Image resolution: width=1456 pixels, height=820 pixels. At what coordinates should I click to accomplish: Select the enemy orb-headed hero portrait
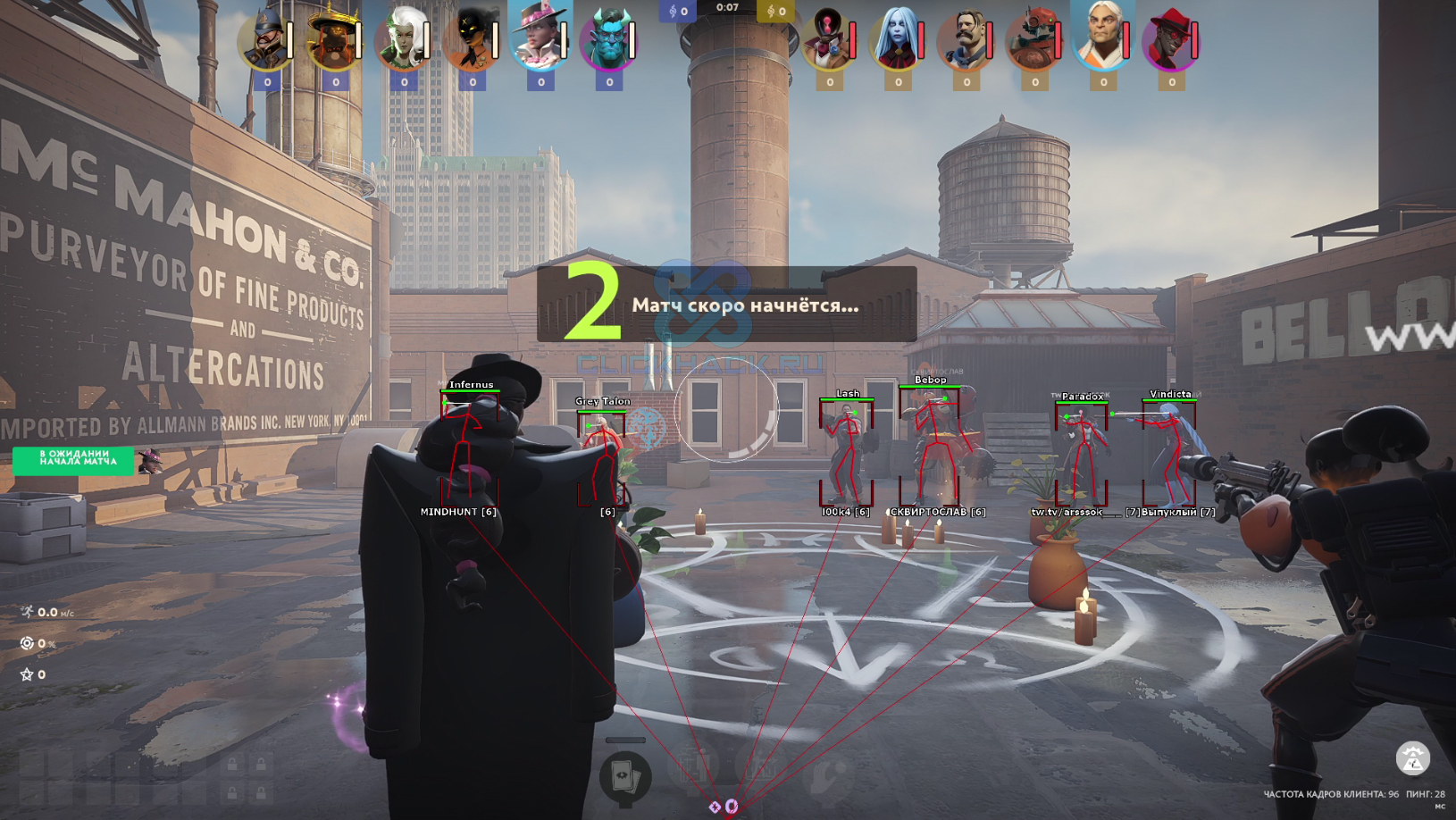829,40
